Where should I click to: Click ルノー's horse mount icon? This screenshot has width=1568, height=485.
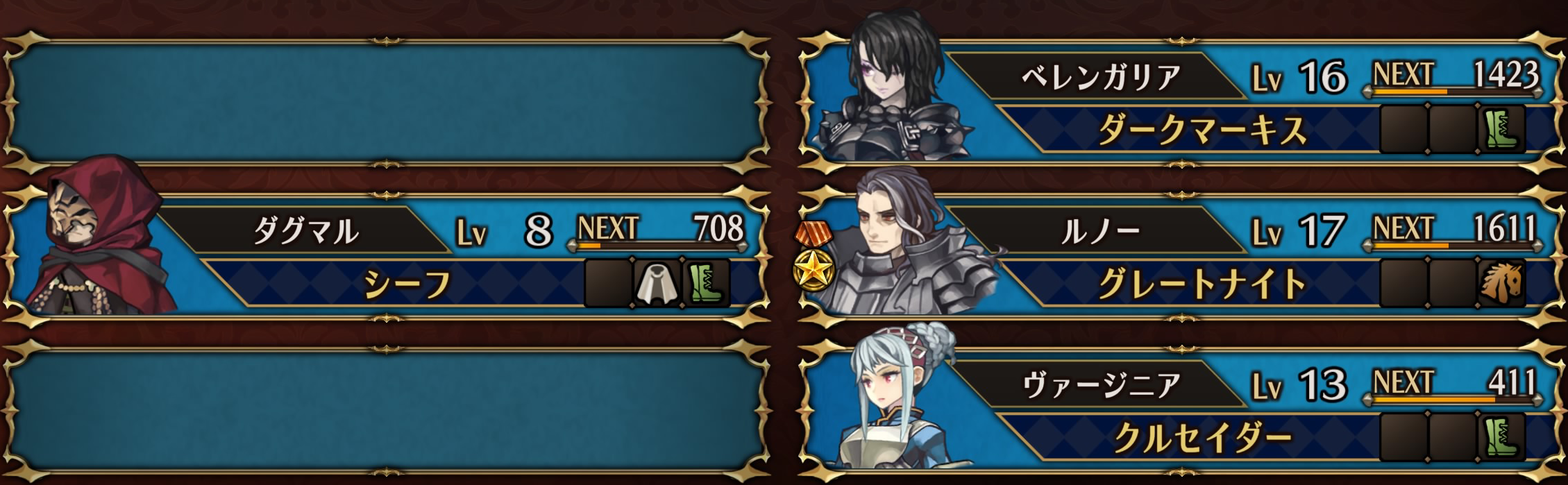coord(1502,283)
